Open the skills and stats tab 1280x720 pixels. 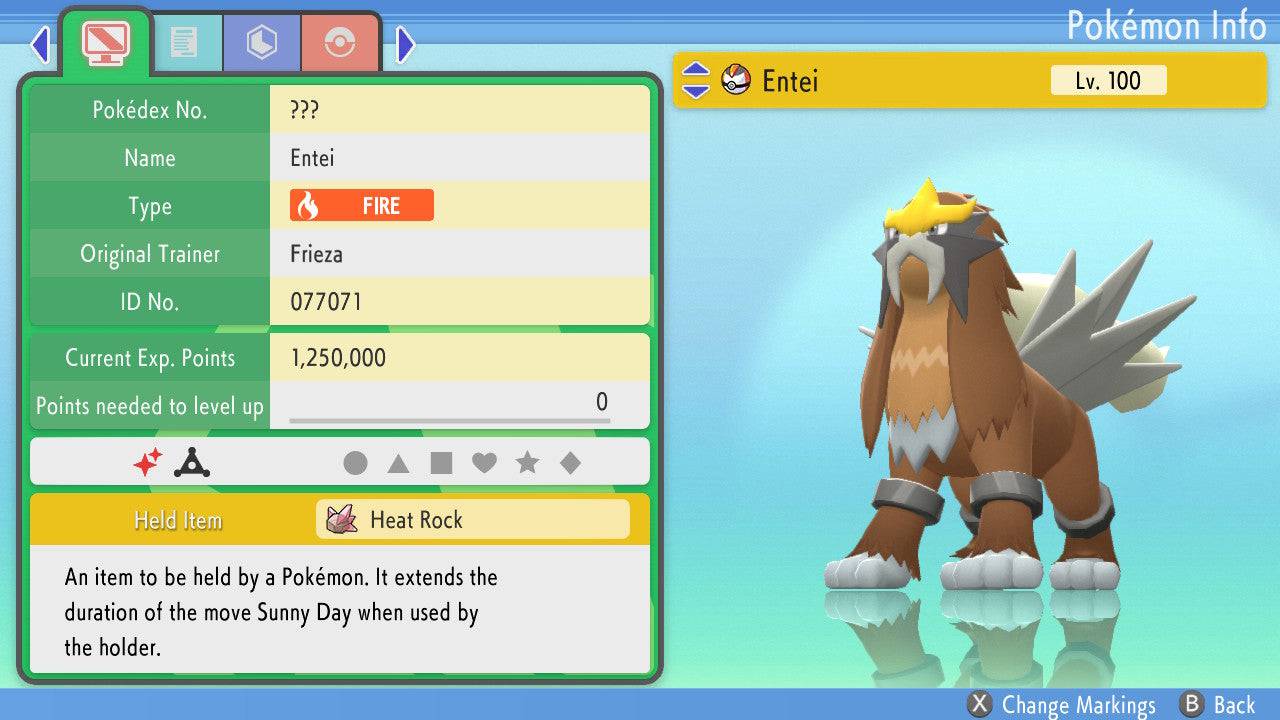262,43
